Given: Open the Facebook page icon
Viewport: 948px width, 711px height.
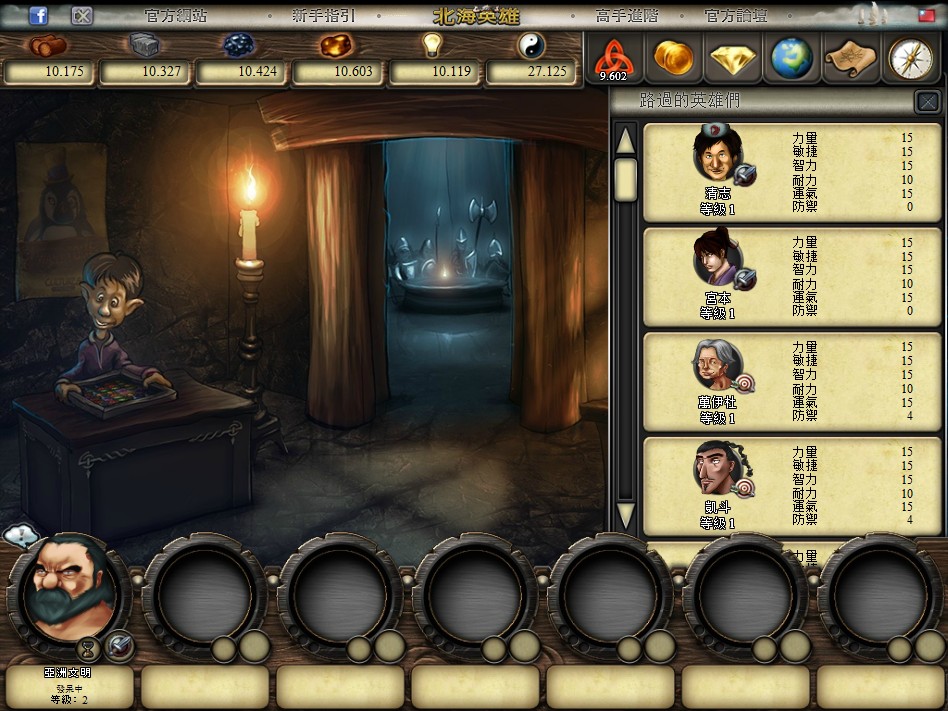Looking at the screenshot, I should point(39,16).
